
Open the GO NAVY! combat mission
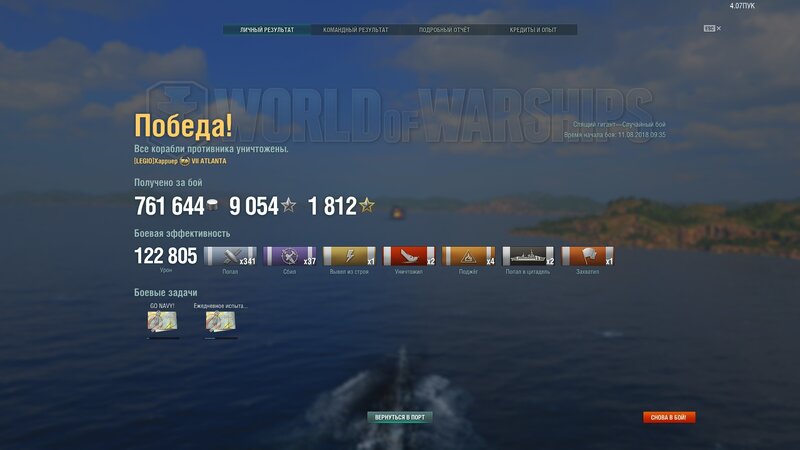tap(162, 321)
